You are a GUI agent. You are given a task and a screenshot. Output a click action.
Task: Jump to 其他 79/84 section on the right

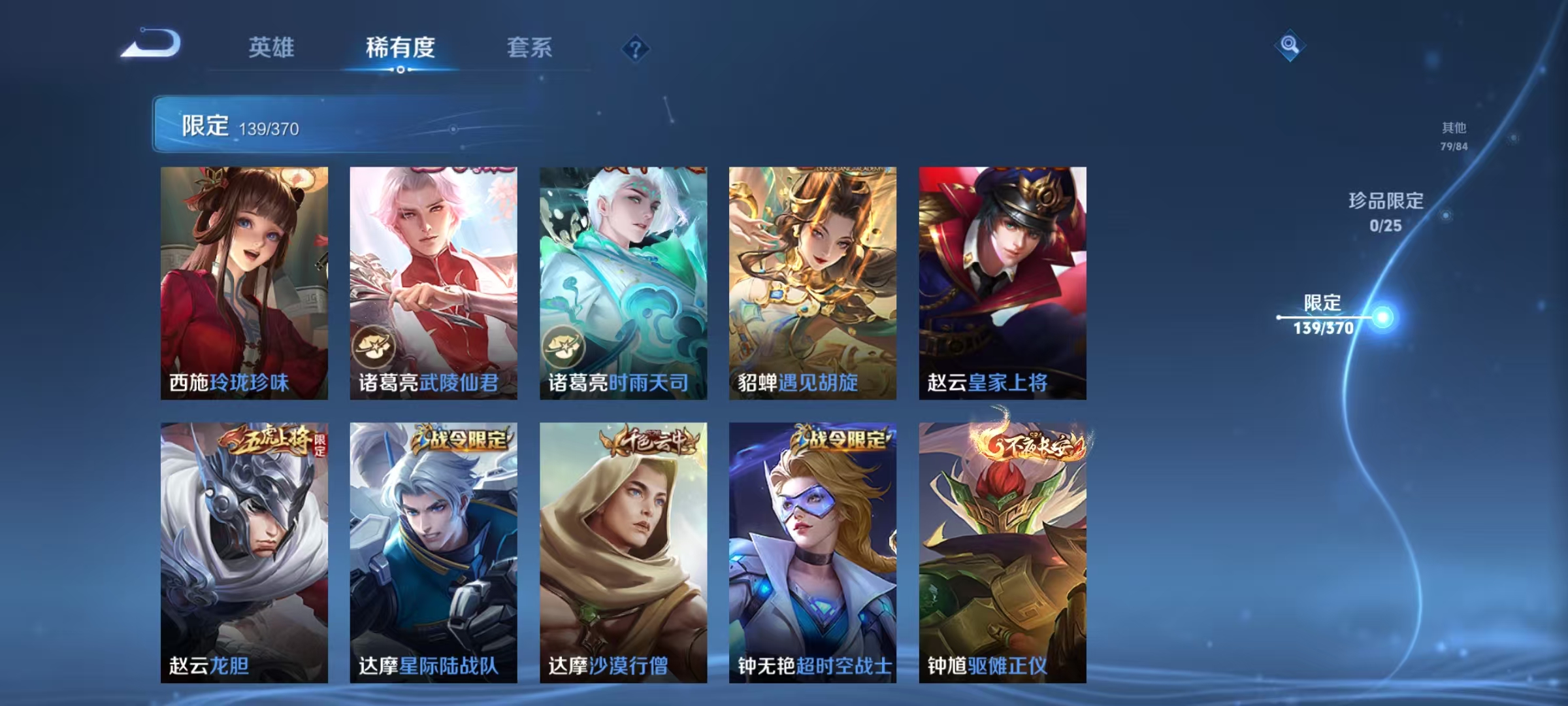1455,137
